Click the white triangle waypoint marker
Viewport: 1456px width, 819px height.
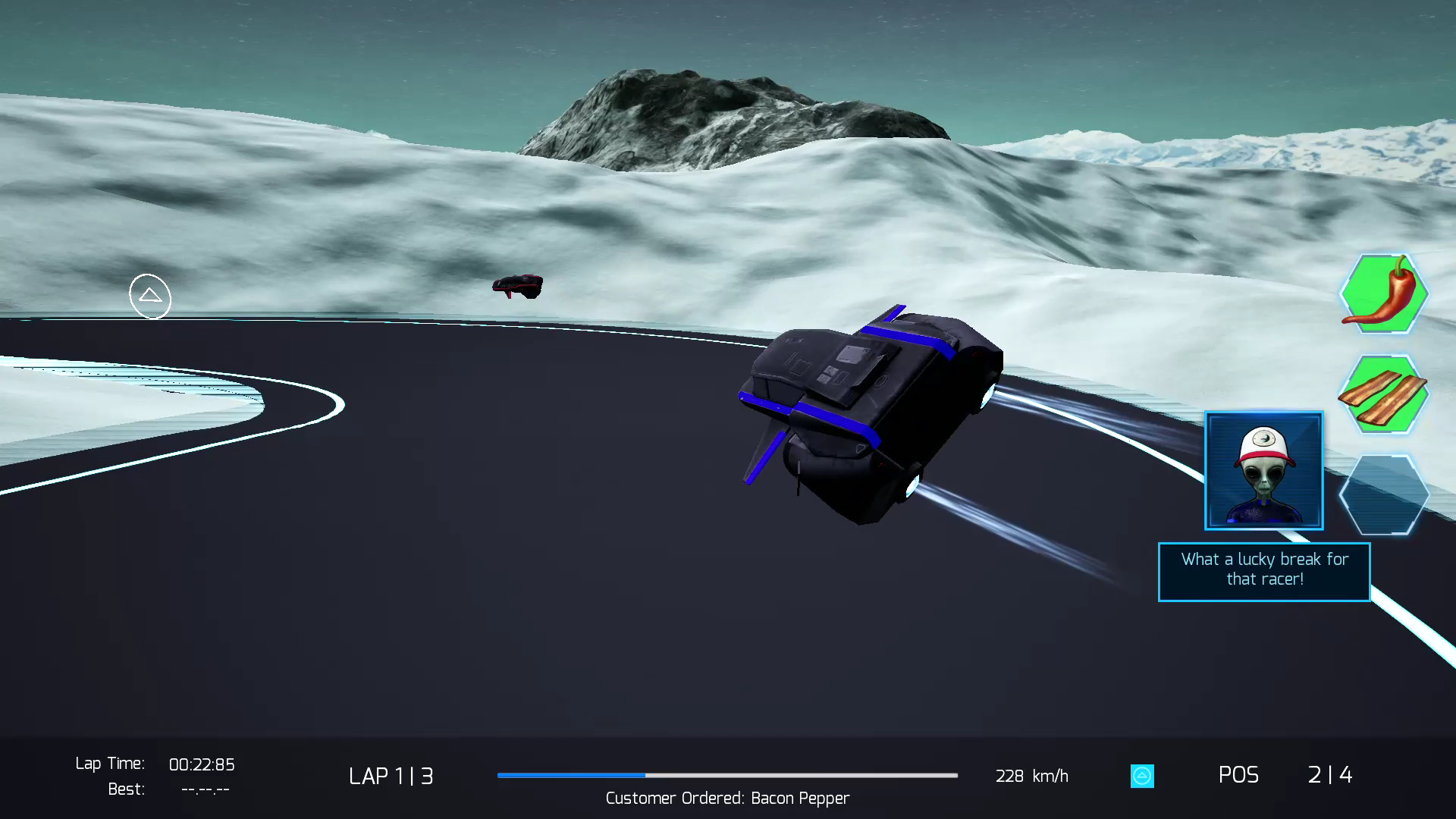point(149,296)
